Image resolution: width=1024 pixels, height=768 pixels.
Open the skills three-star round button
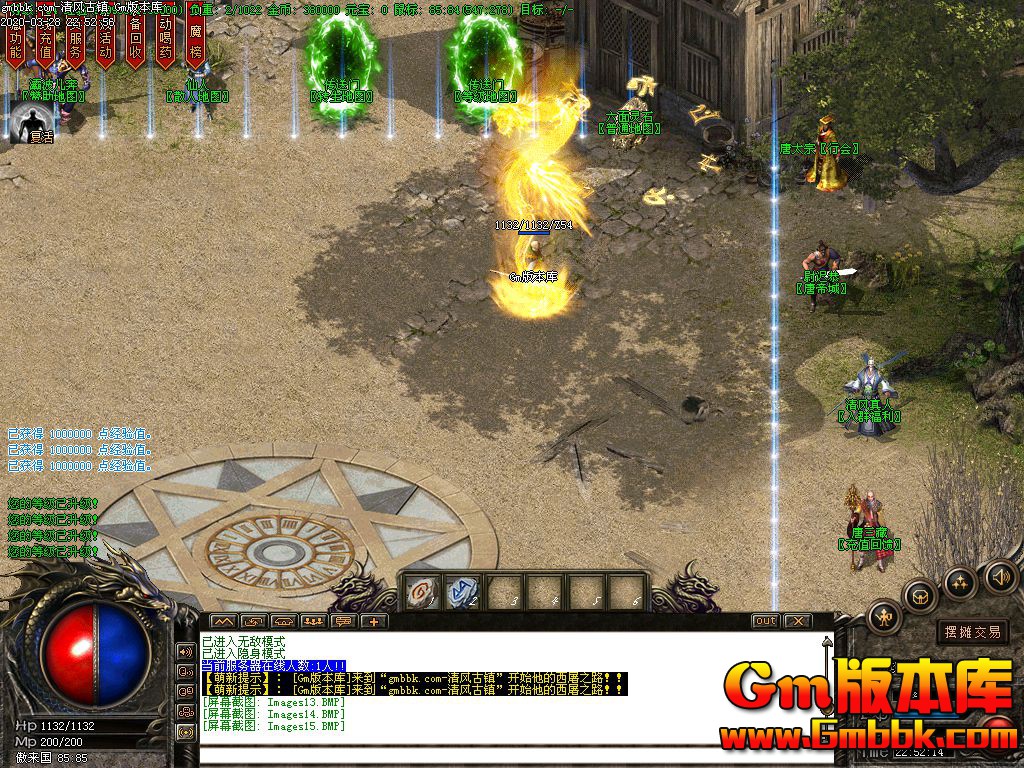(x=960, y=583)
